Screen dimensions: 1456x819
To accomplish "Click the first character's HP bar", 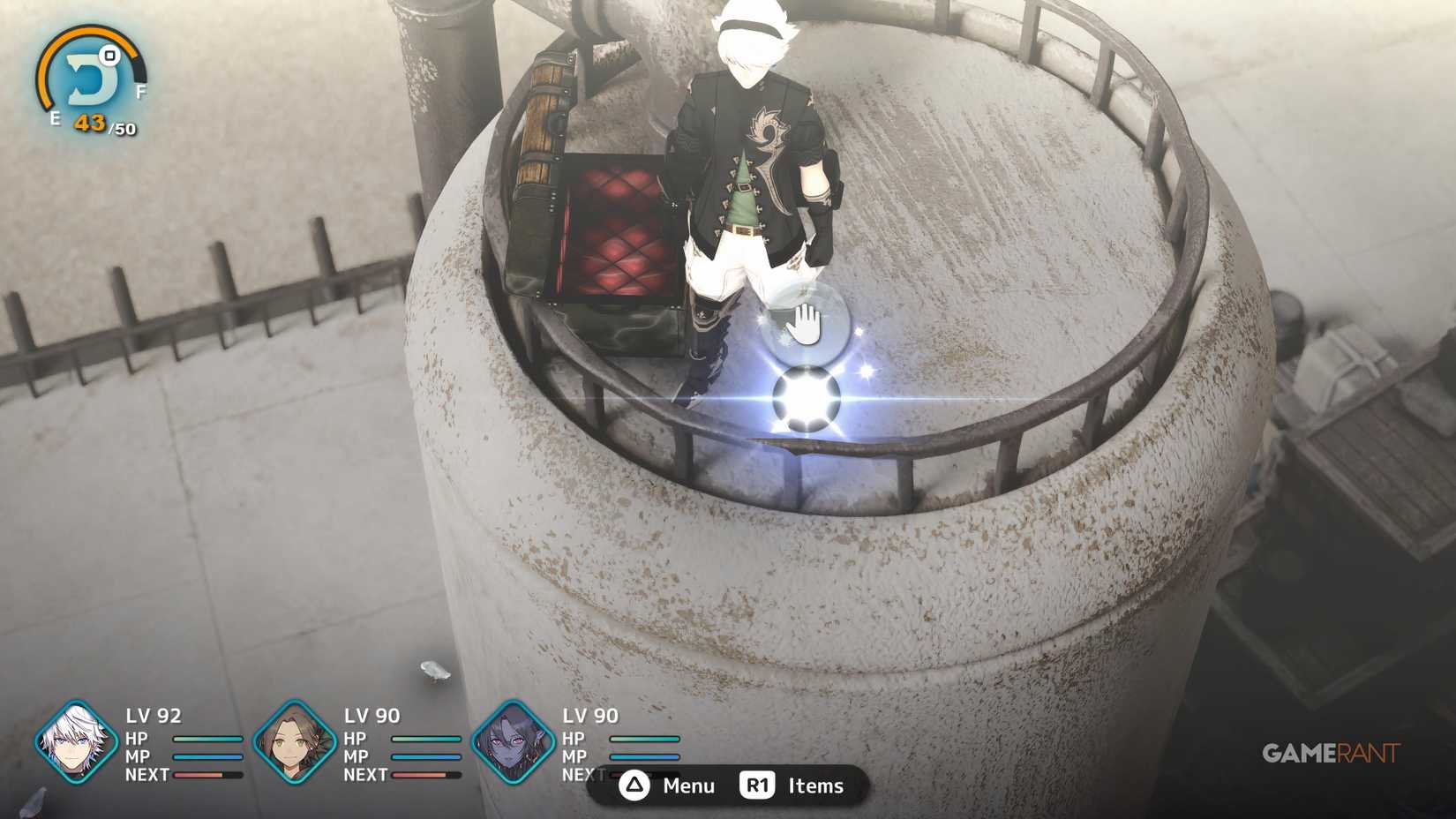I will click(206, 739).
